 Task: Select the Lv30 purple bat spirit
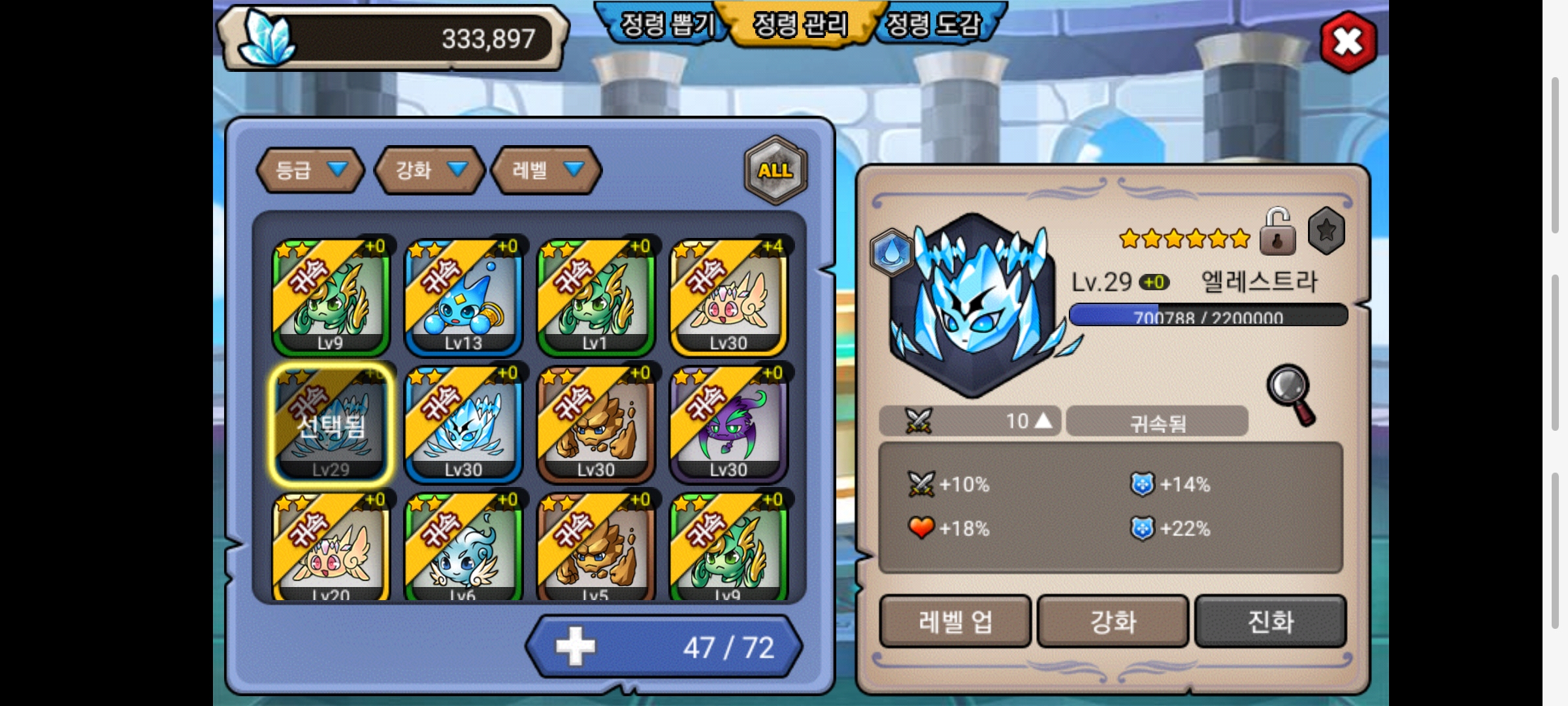728,424
